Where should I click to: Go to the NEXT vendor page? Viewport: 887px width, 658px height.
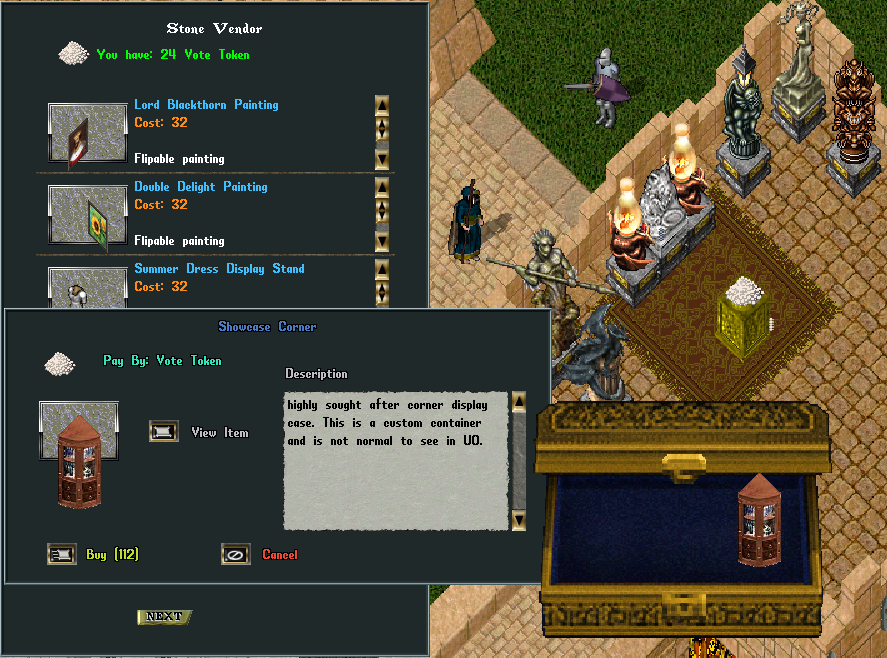coord(164,617)
